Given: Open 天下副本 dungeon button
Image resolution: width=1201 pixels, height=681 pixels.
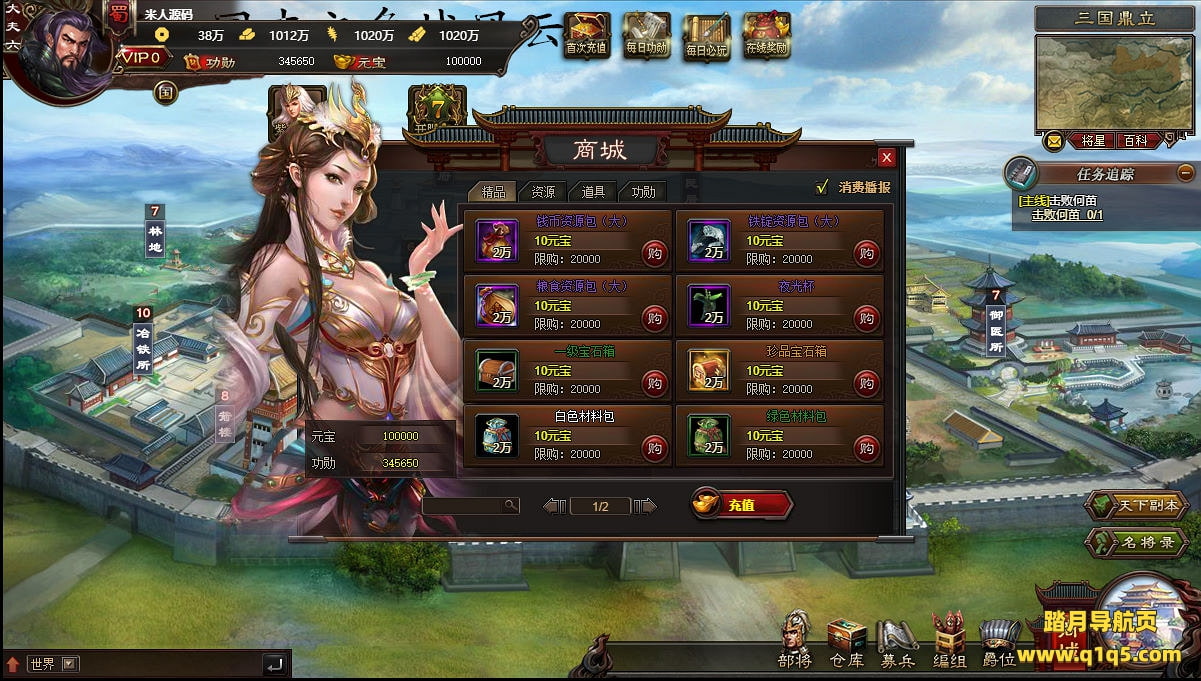Looking at the screenshot, I should [1135, 506].
